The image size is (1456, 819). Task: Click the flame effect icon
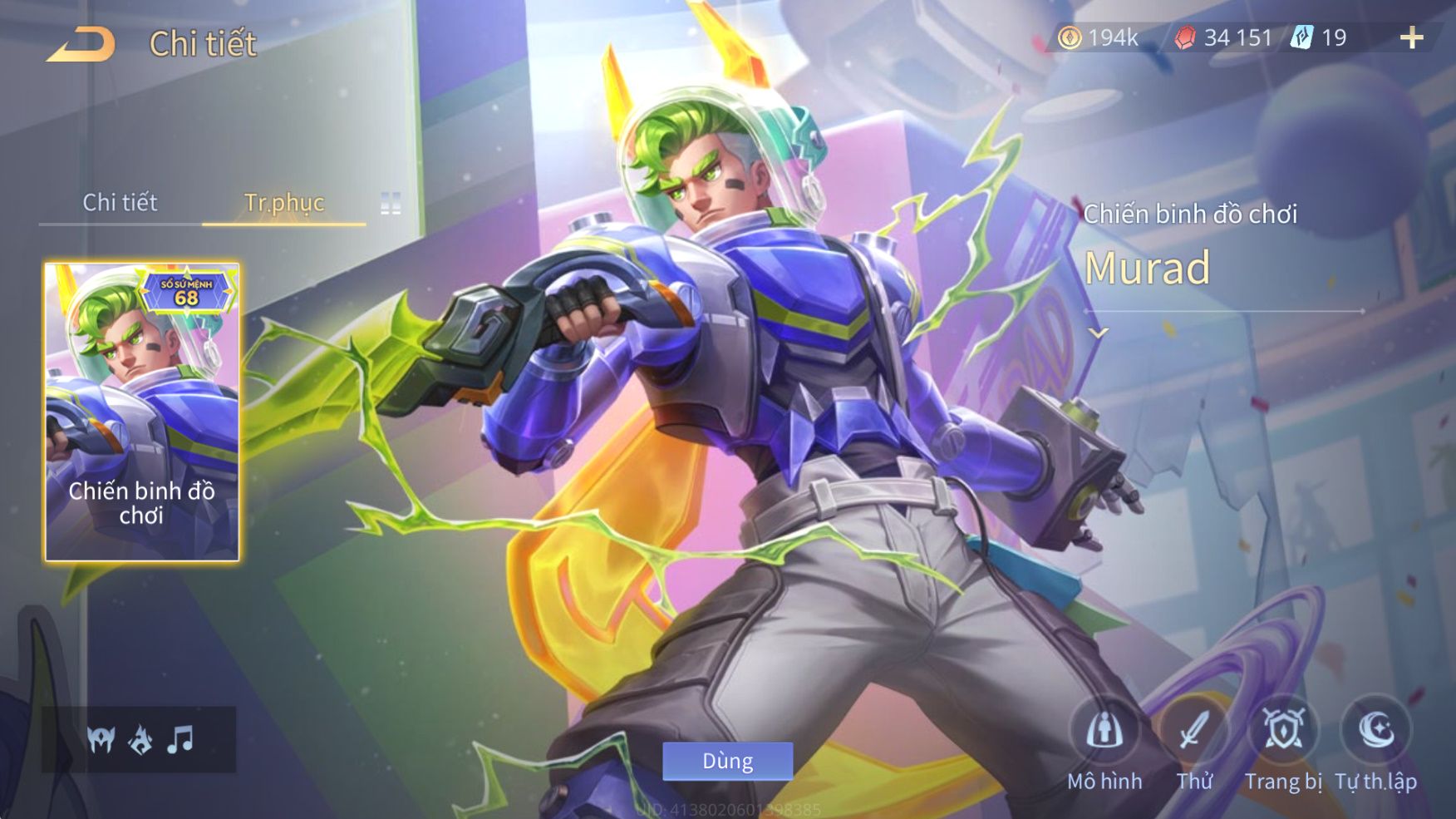pos(140,738)
